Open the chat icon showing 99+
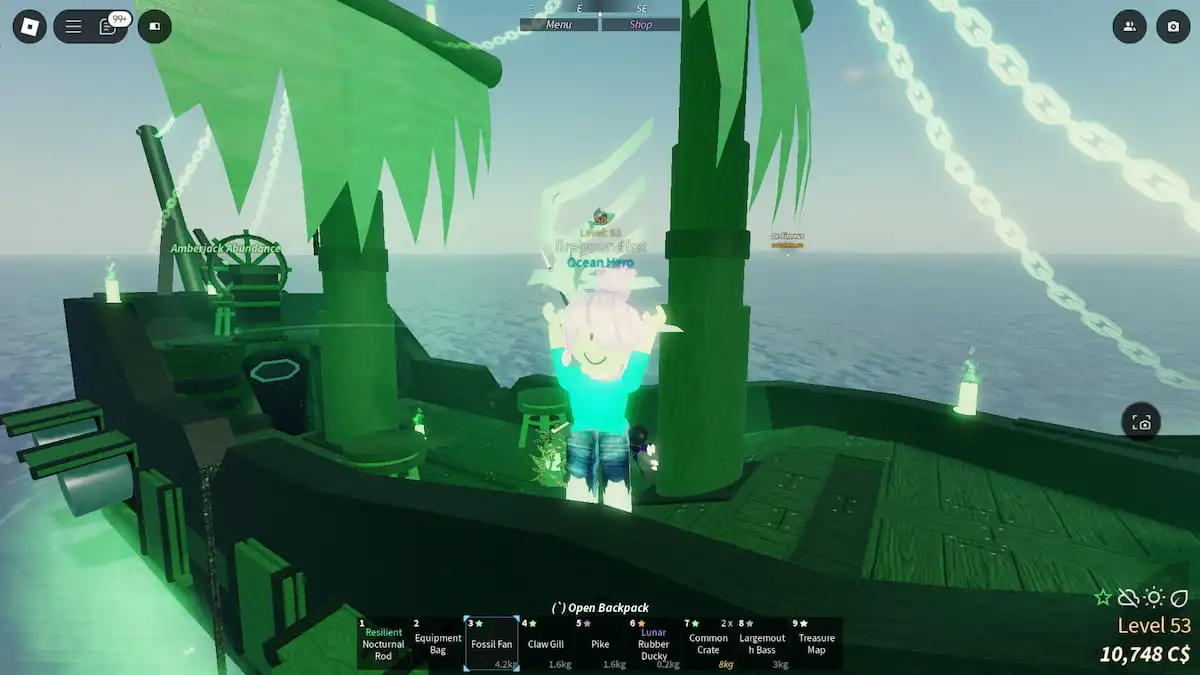 (x=111, y=26)
